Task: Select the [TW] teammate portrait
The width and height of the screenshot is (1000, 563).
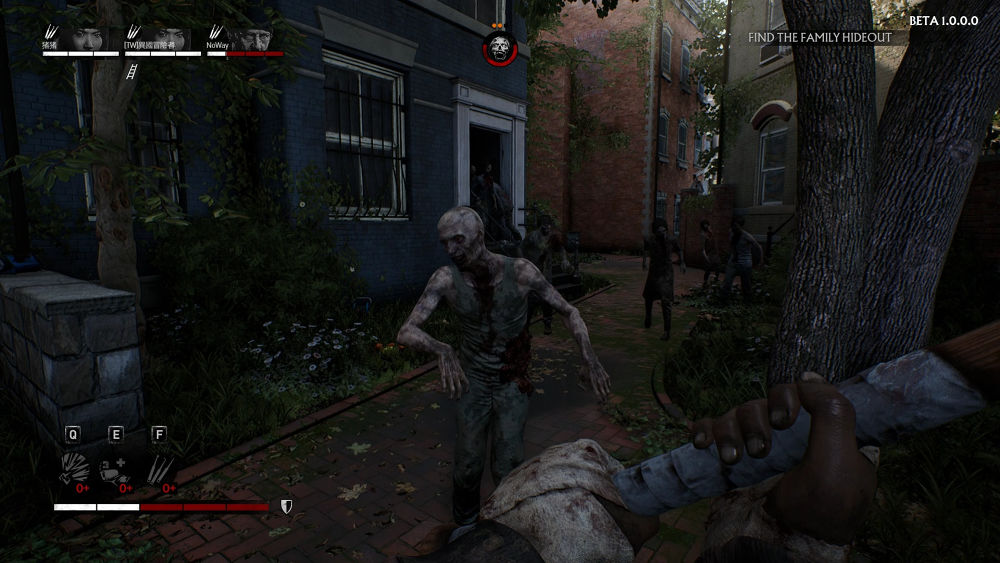Action: coord(169,38)
